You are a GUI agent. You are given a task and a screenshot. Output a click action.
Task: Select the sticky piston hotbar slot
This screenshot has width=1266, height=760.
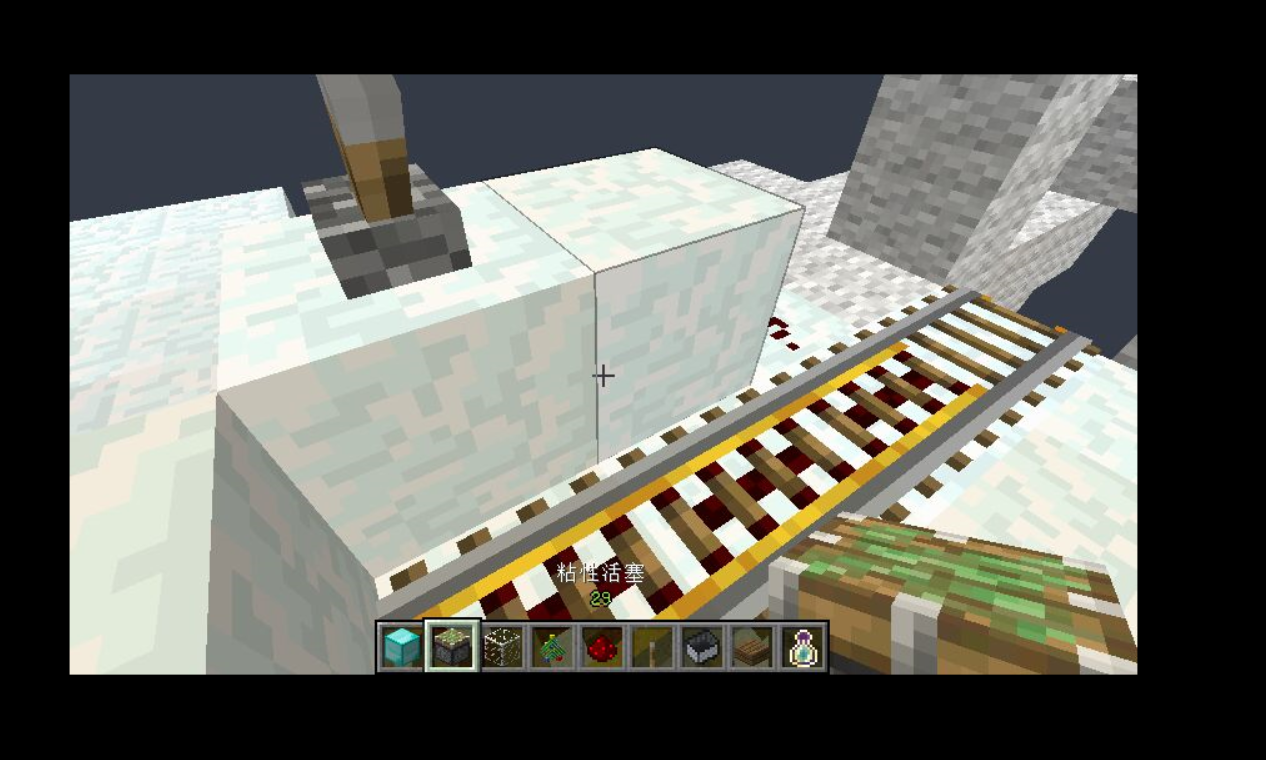click(452, 647)
